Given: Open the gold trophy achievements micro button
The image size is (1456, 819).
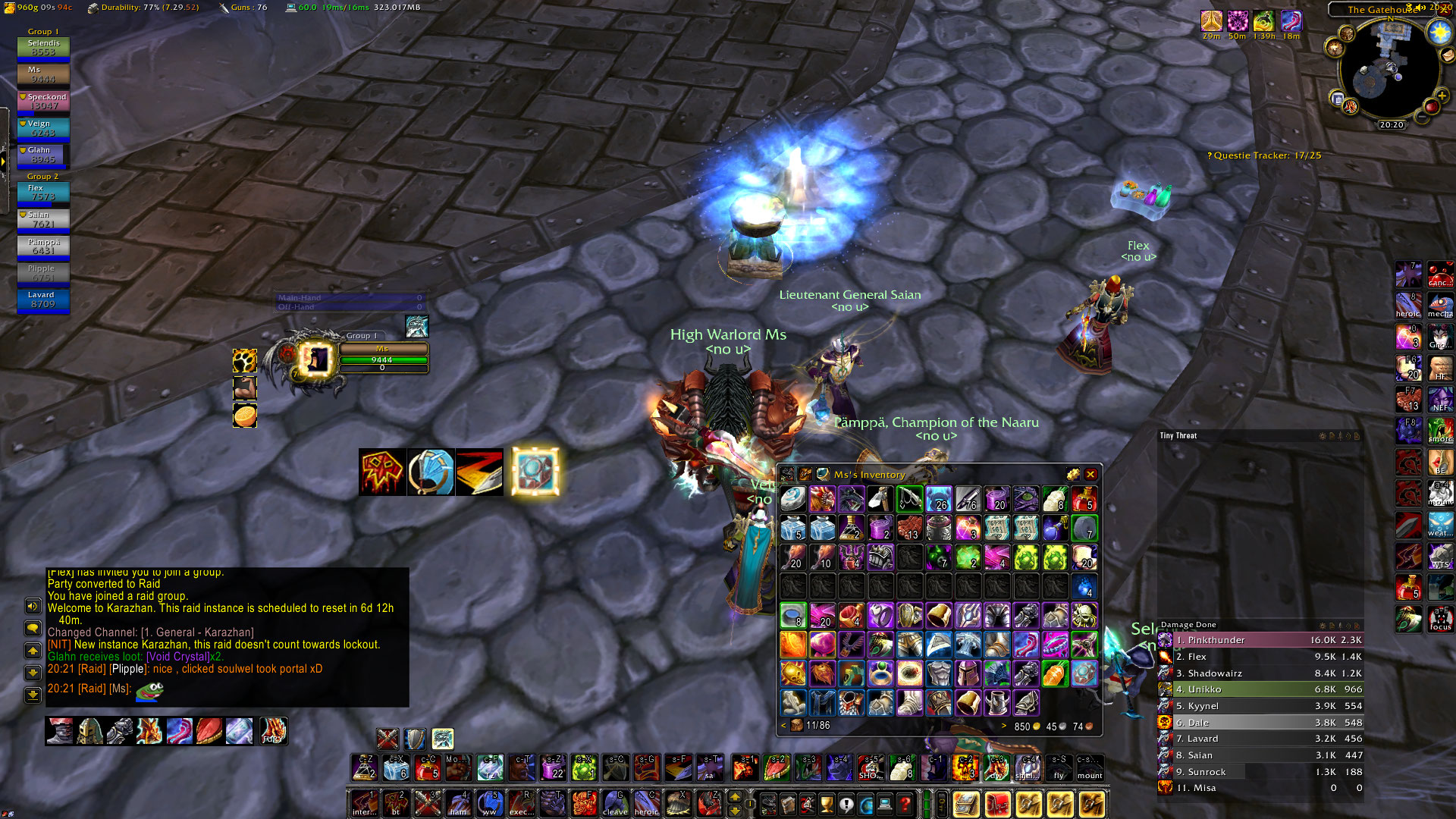Looking at the screenshot, I should coord(827,804).
